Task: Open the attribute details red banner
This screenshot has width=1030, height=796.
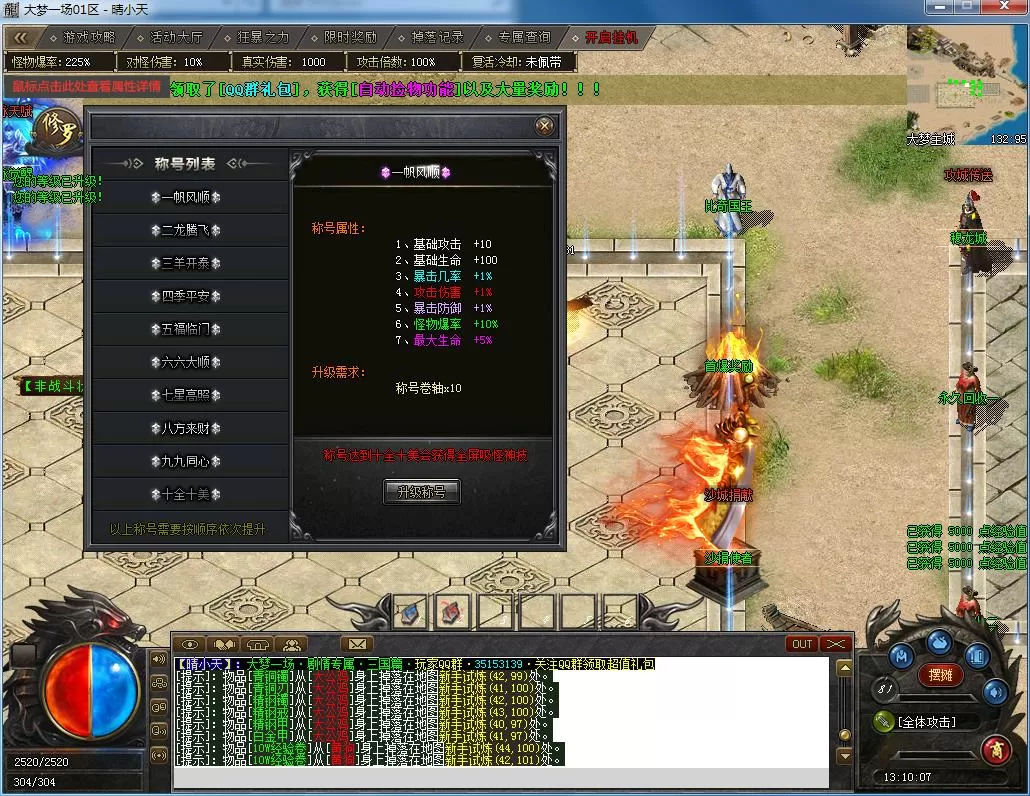Action: click(86, 87)
